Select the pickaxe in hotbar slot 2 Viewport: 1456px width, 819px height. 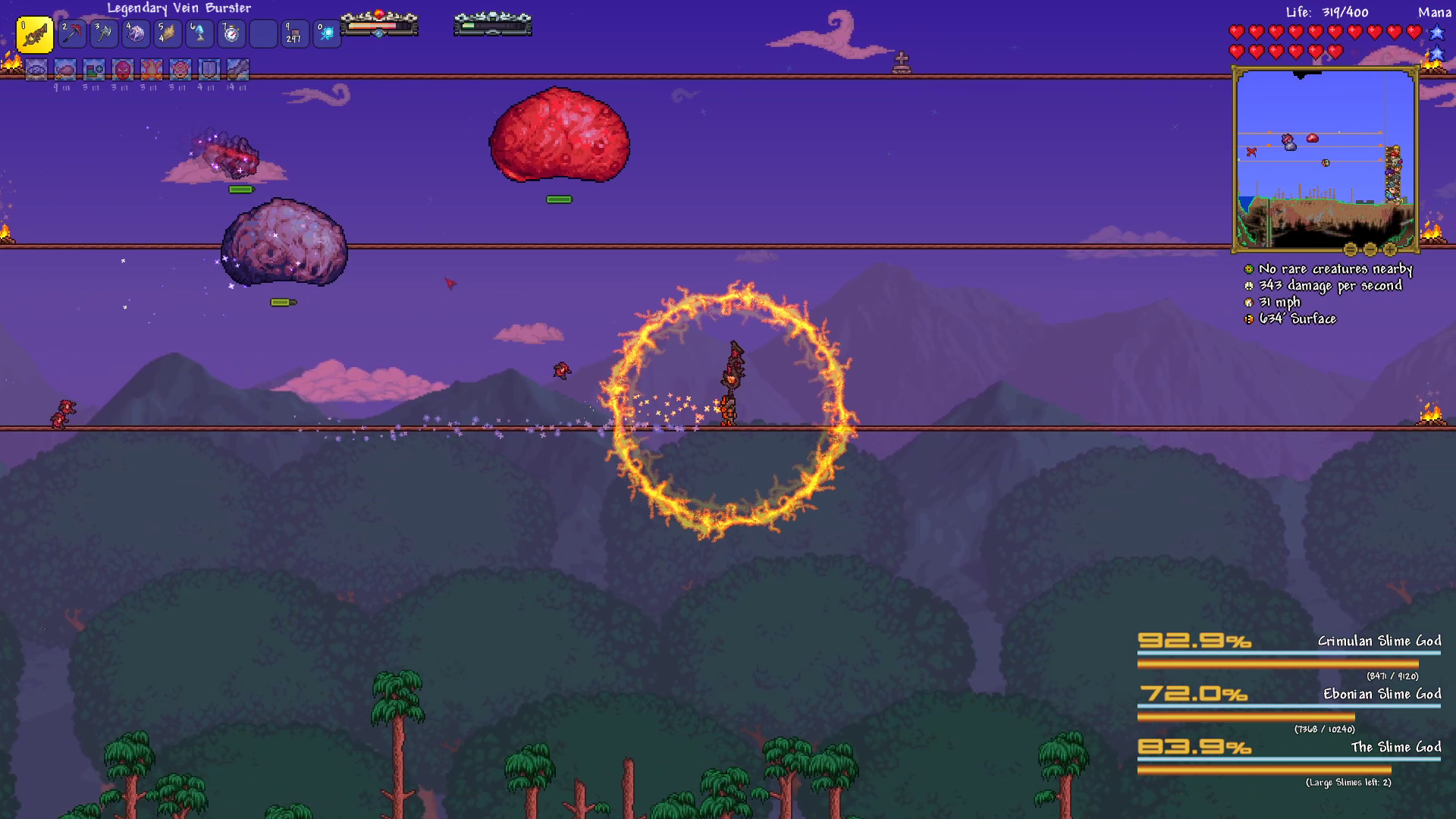72,34
